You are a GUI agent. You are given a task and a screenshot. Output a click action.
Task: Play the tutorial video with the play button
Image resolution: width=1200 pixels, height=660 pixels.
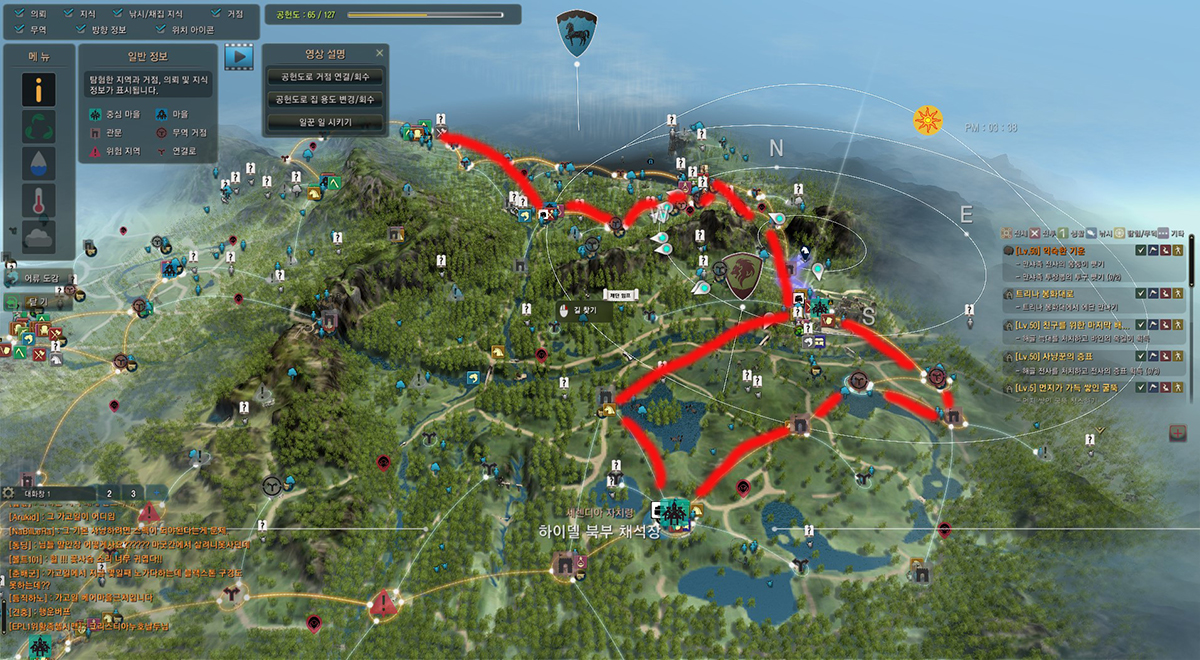[239, 57]
